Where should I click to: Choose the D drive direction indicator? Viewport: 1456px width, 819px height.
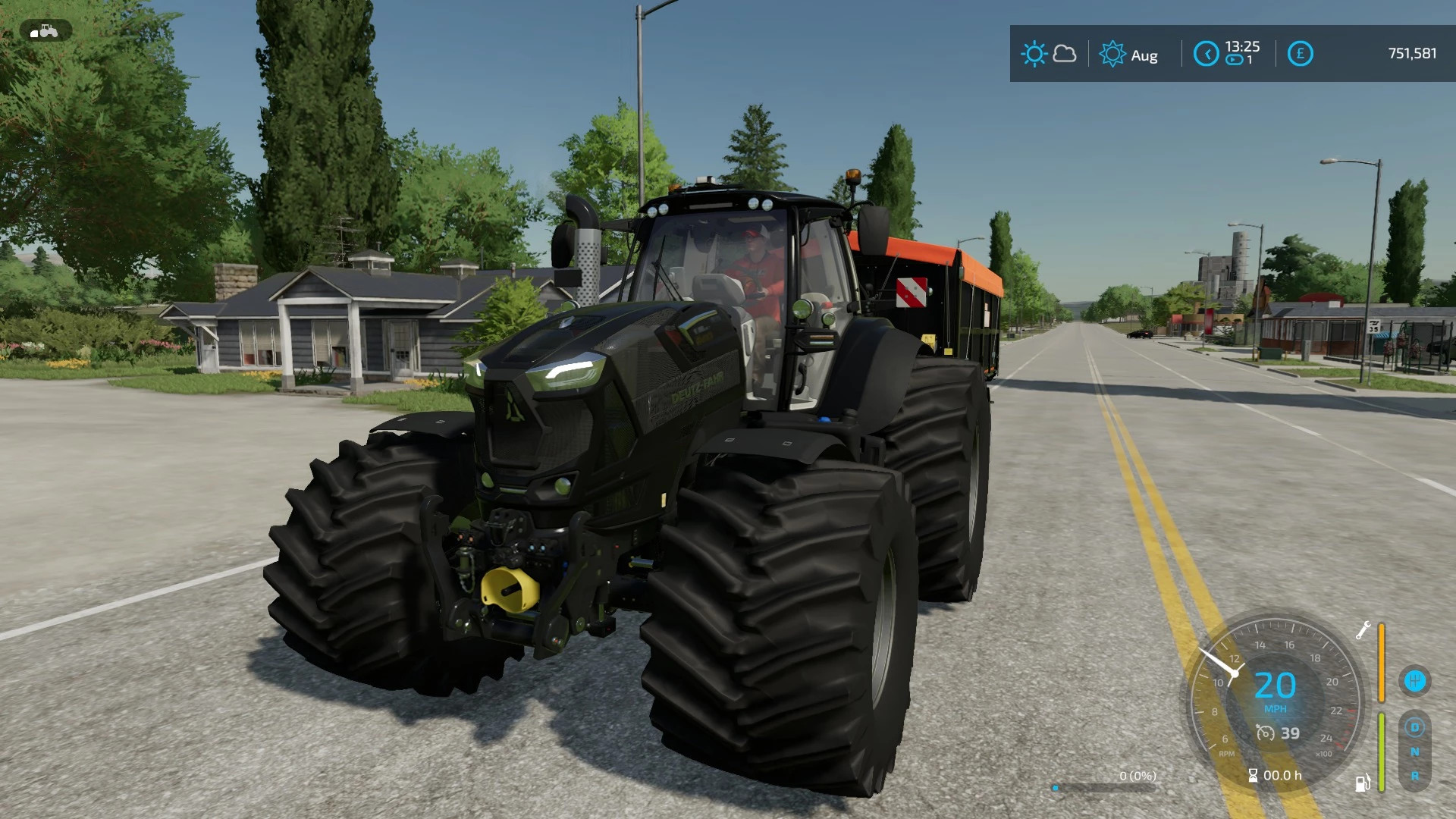[1415, 727]
